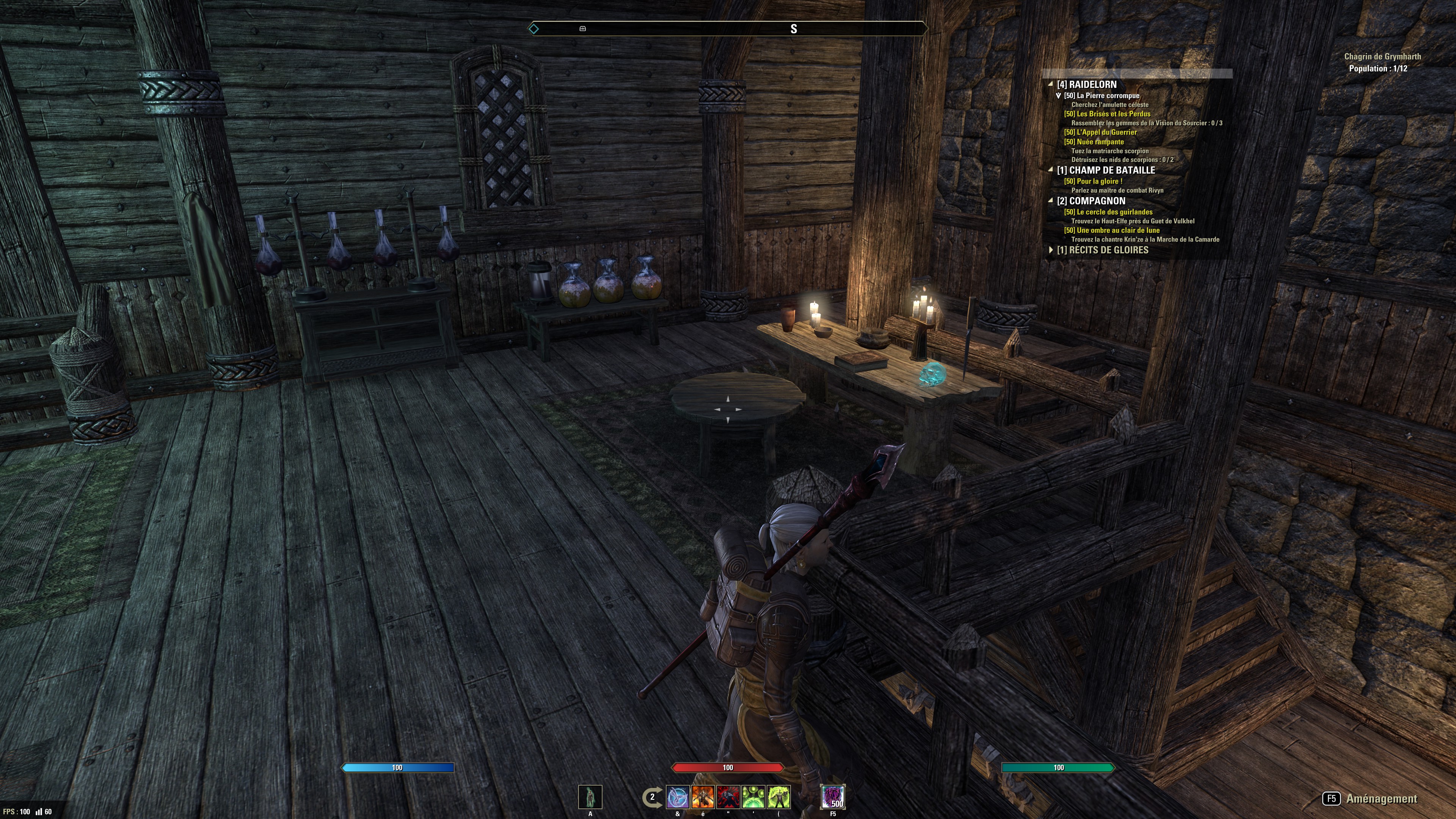Screen dimensions: 1456x819
Task: Swap weapon bars with the arrow icon
Action: click(651, 797)
